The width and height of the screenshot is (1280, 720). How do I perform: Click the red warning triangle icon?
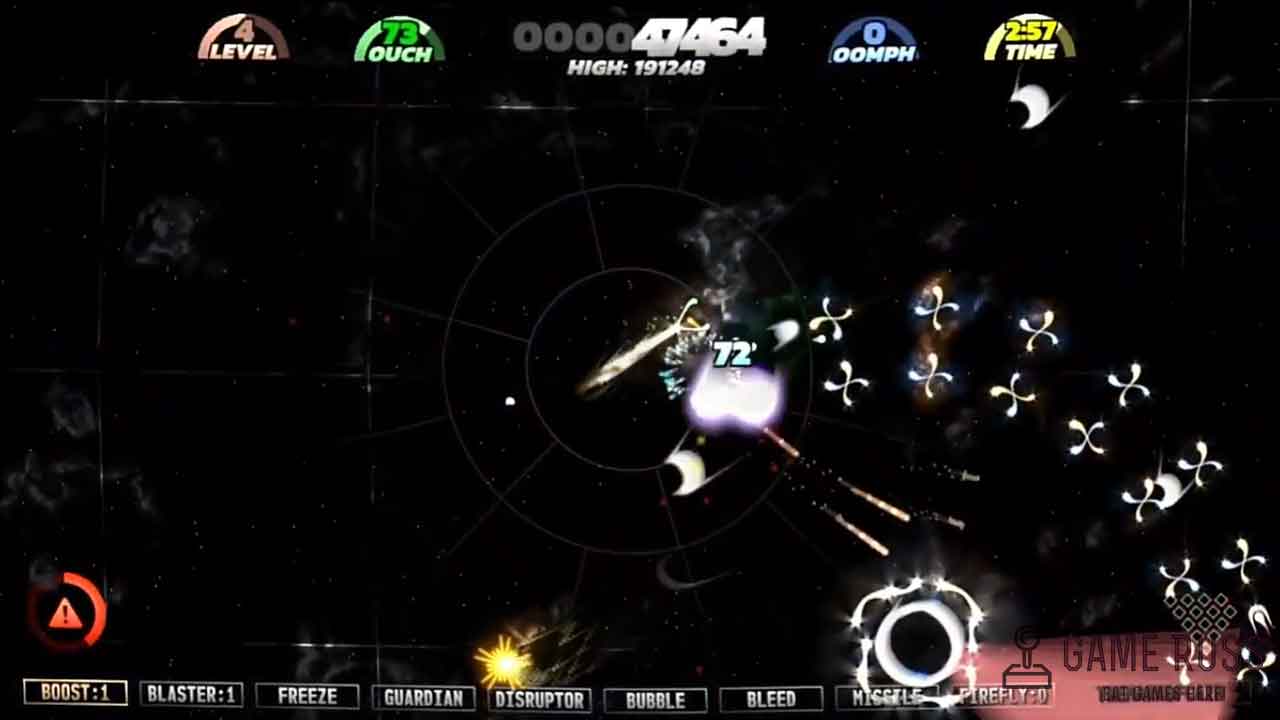click(66, 611)
